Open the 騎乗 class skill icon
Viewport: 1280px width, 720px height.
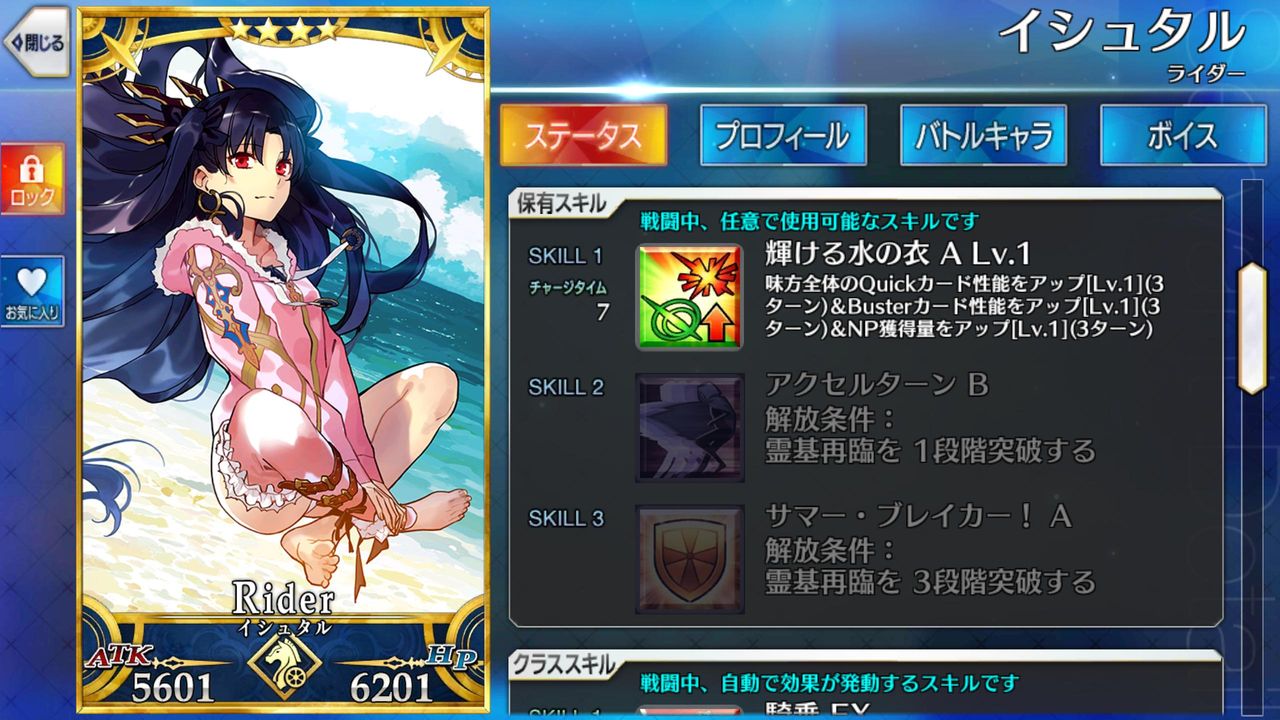tap(690, 712)
